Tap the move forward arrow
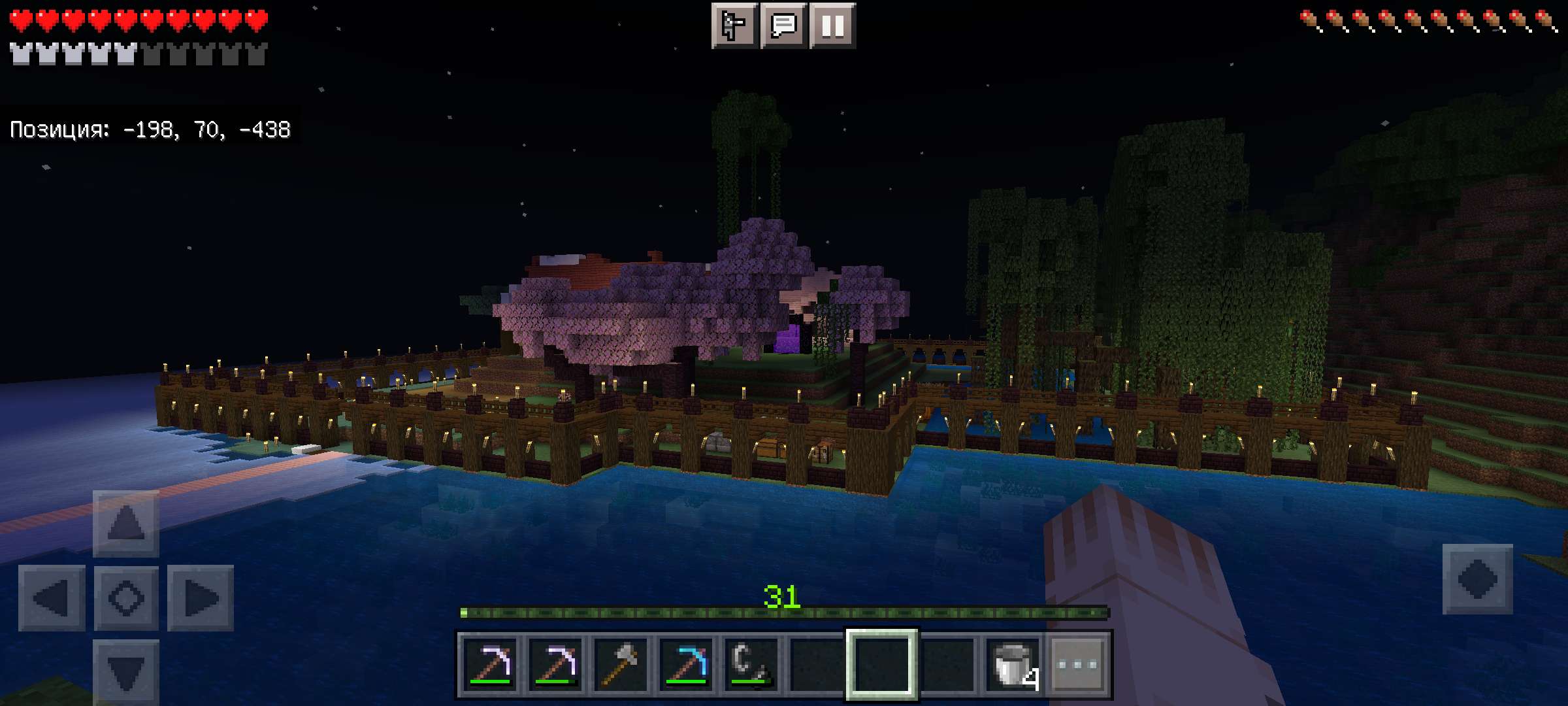1568x706 pixels. coord(125,523)
